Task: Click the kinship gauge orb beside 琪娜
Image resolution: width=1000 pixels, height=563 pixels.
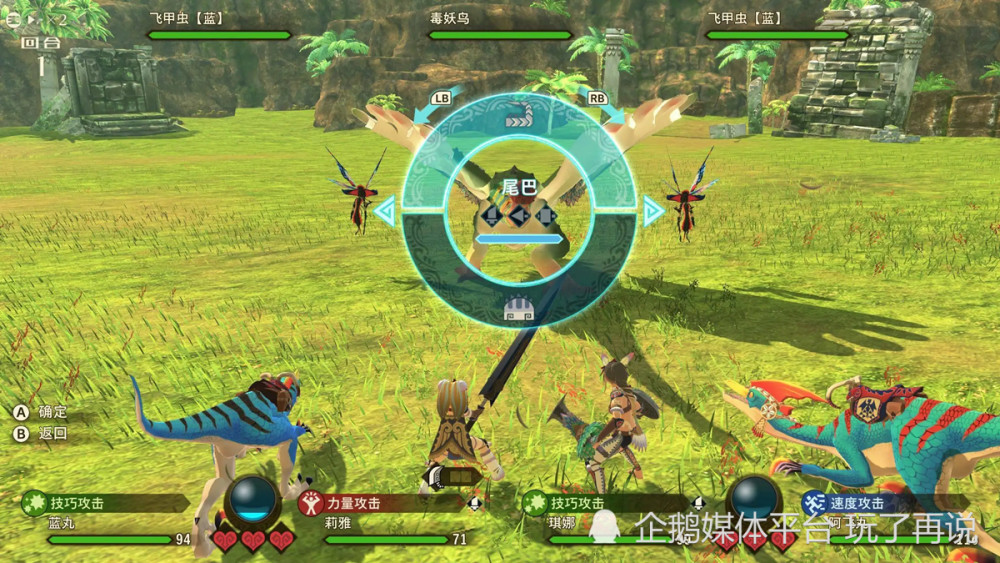Action: click(754, 499)
